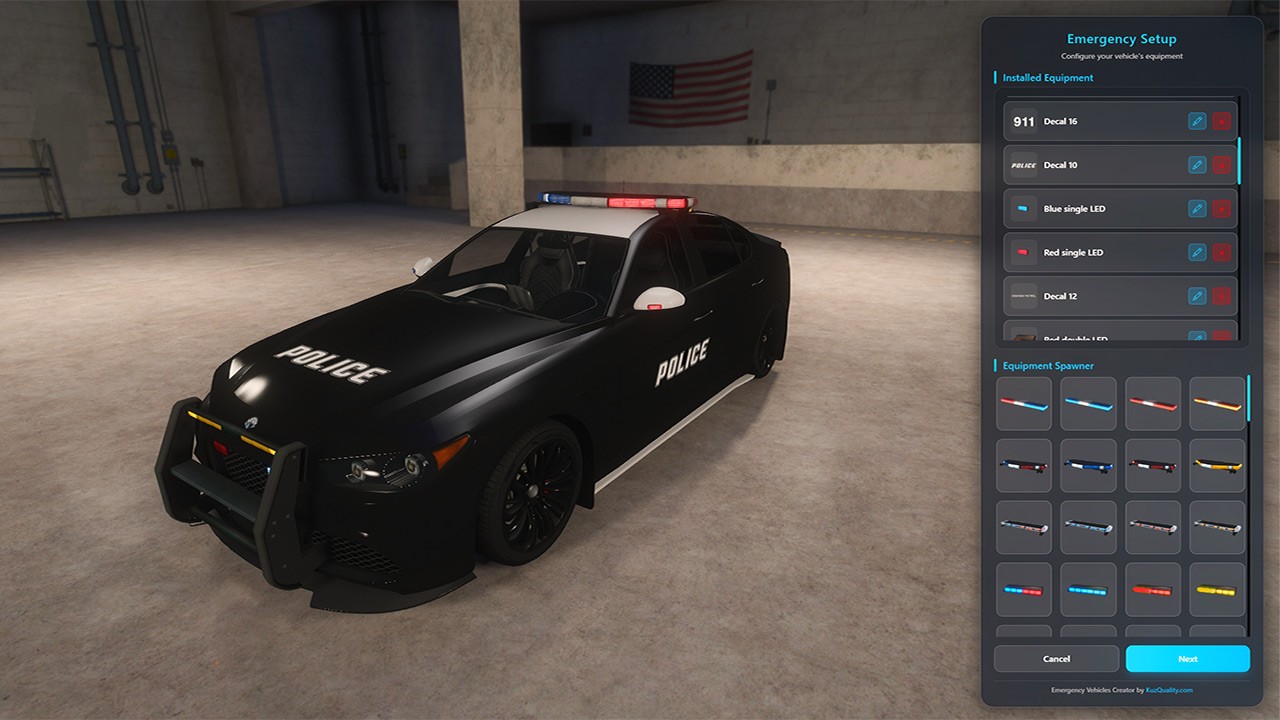Open the KuzQuality.com link
The height and width of the screenshot is (720, 1280).
[x=1169, y=690]
